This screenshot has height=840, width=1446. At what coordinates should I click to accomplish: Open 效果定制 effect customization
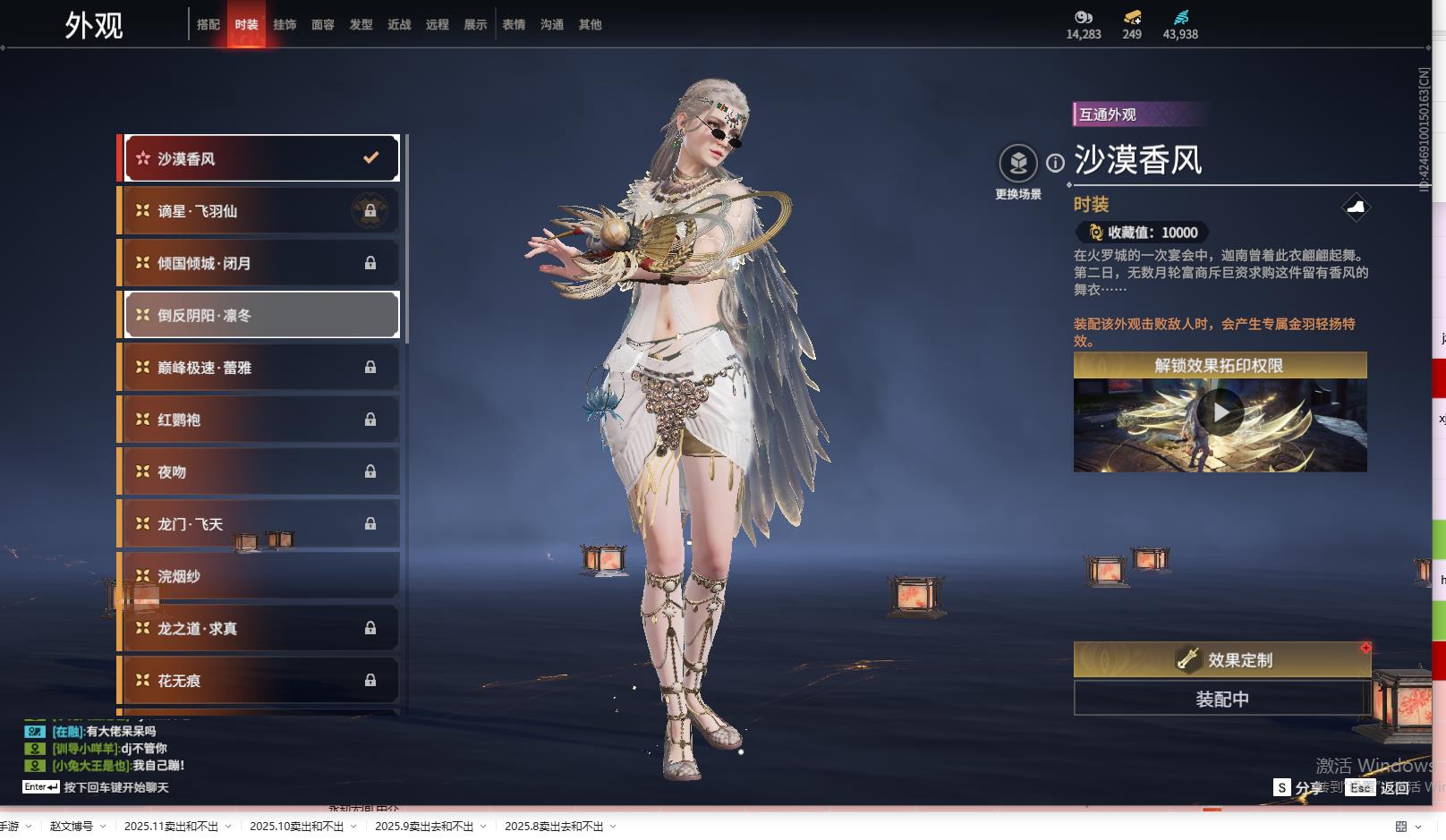[x=1222, y=660]
